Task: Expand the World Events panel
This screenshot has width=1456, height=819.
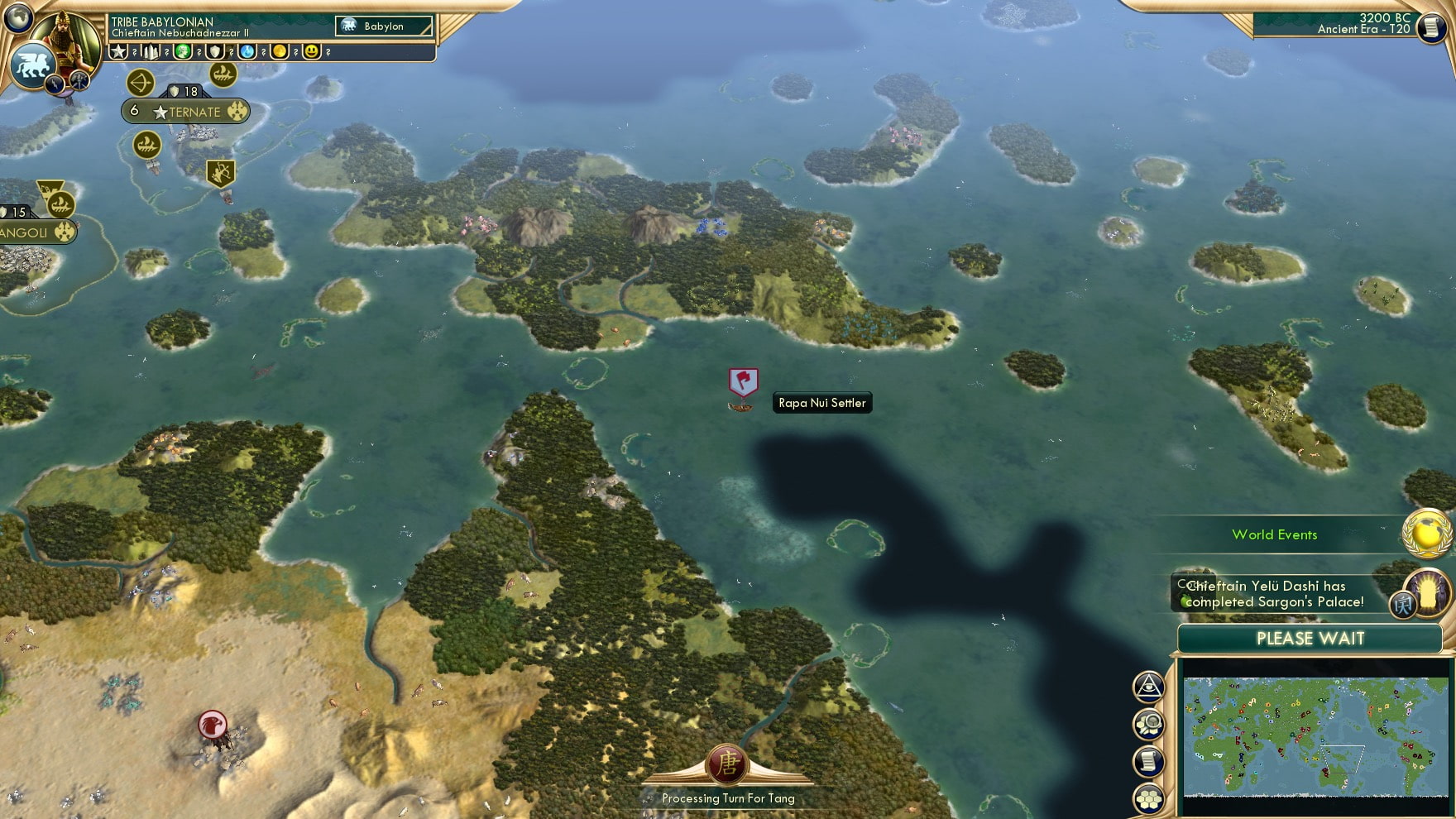Action: [1275, 535]
